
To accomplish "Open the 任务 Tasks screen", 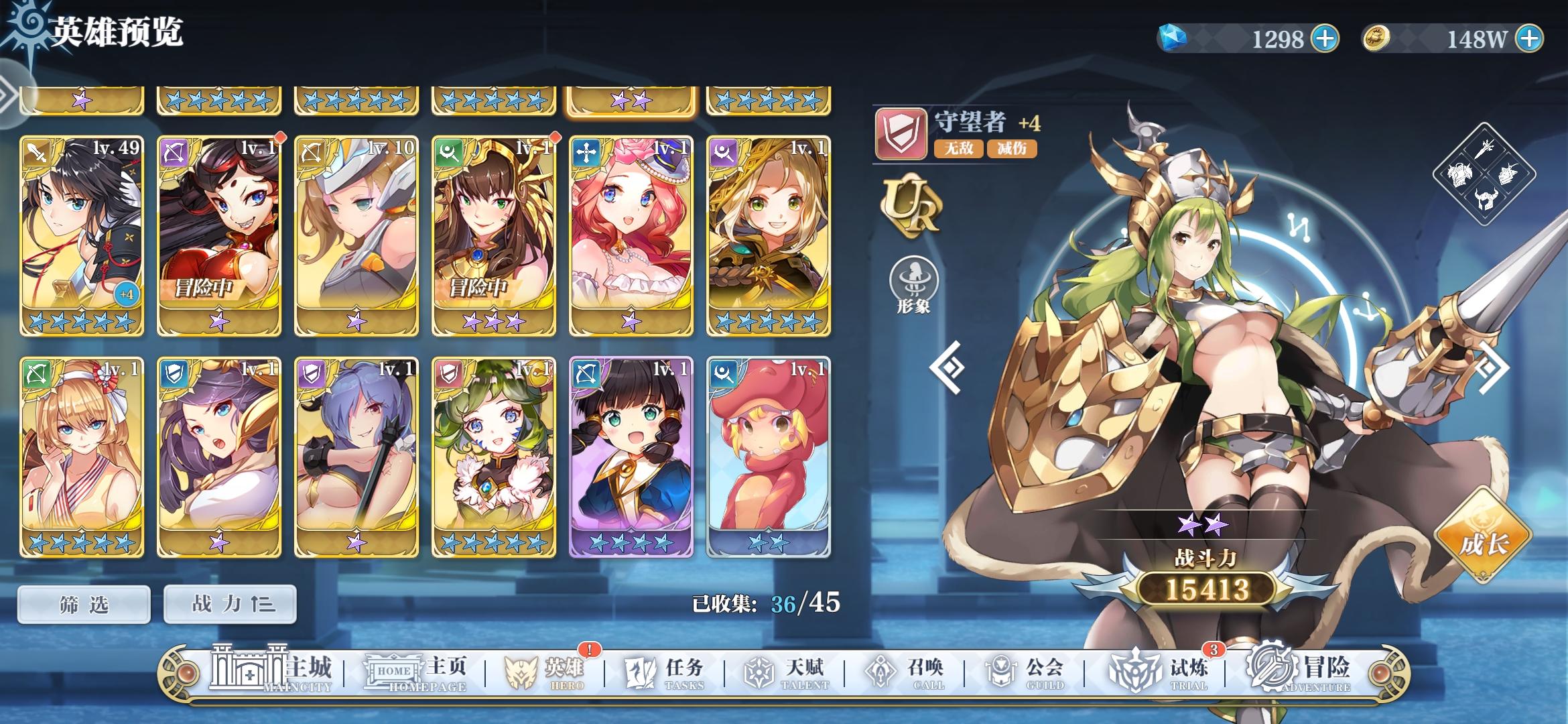I will (662, 672).
